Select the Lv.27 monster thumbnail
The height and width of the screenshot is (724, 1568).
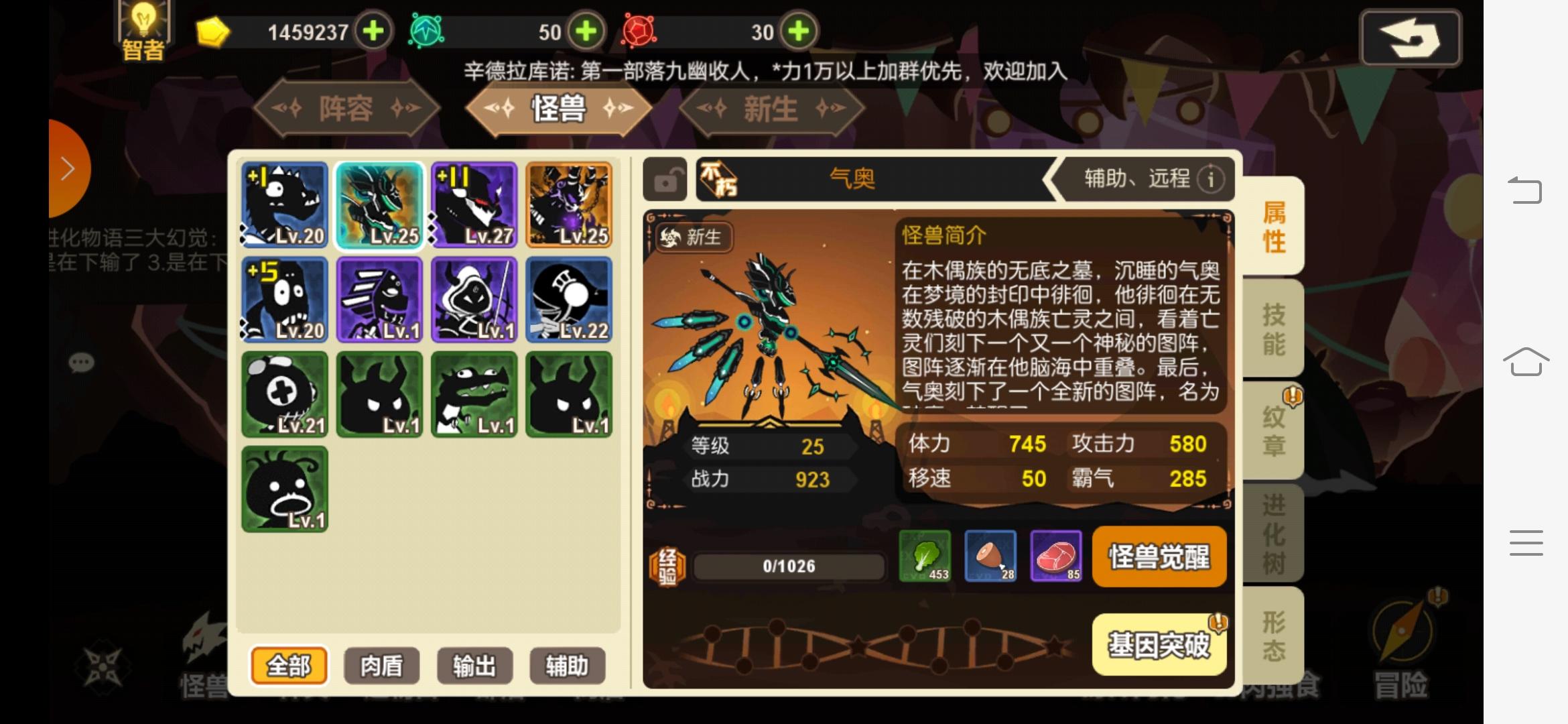coord(474,204)
